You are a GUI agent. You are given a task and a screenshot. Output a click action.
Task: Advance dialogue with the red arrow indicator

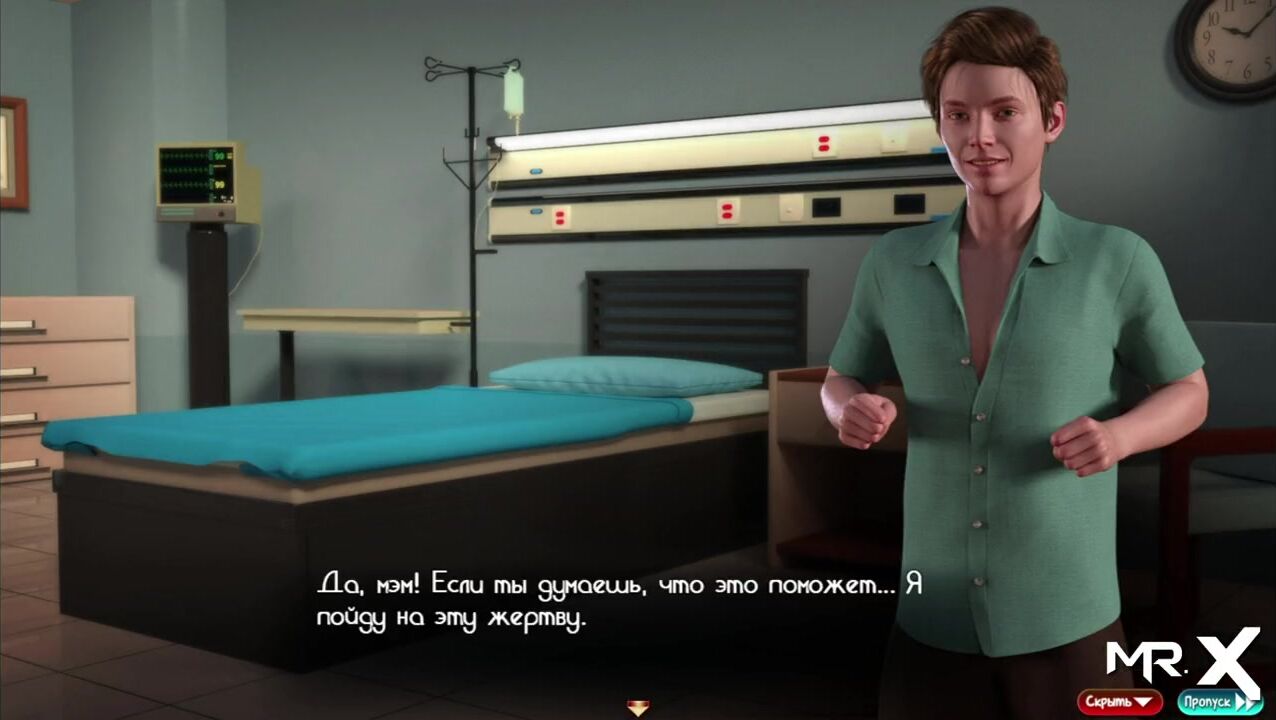tap(638, 708)
